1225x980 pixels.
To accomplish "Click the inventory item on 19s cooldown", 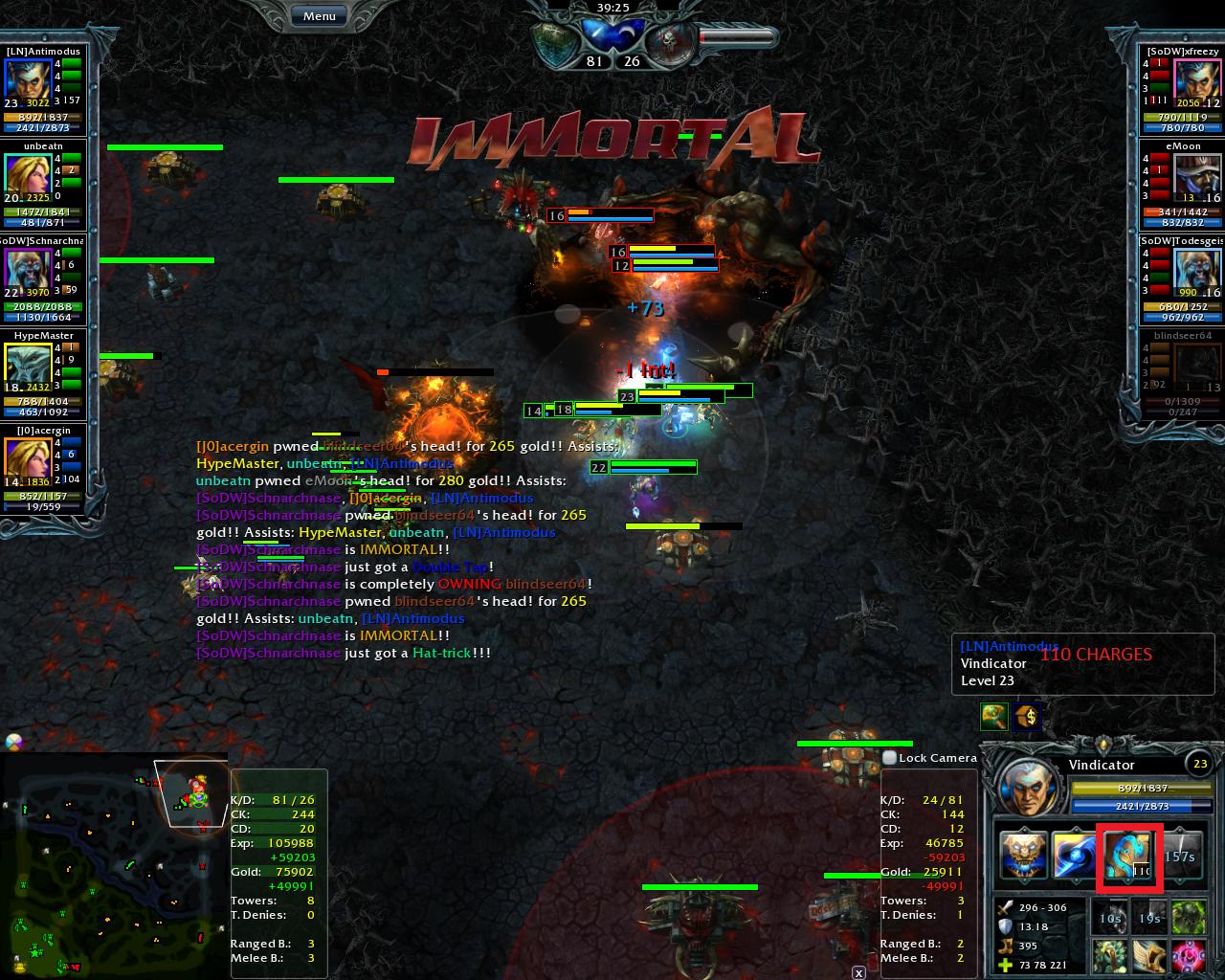I will click(1148, 917).
